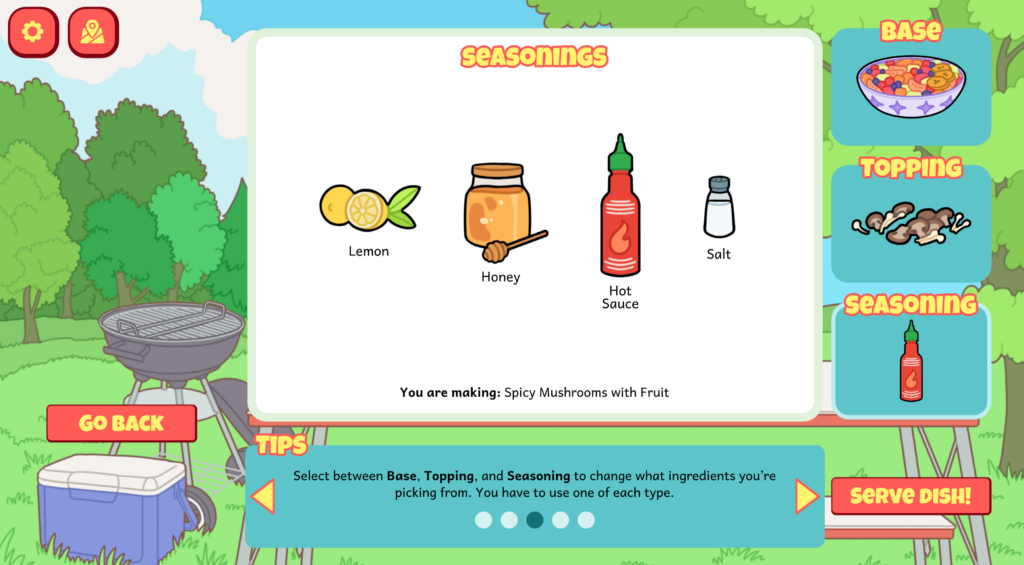Viewport: 1024px width, 565px height.
Task: Switch to the Base ingredient tab
Action: [911, 85]
